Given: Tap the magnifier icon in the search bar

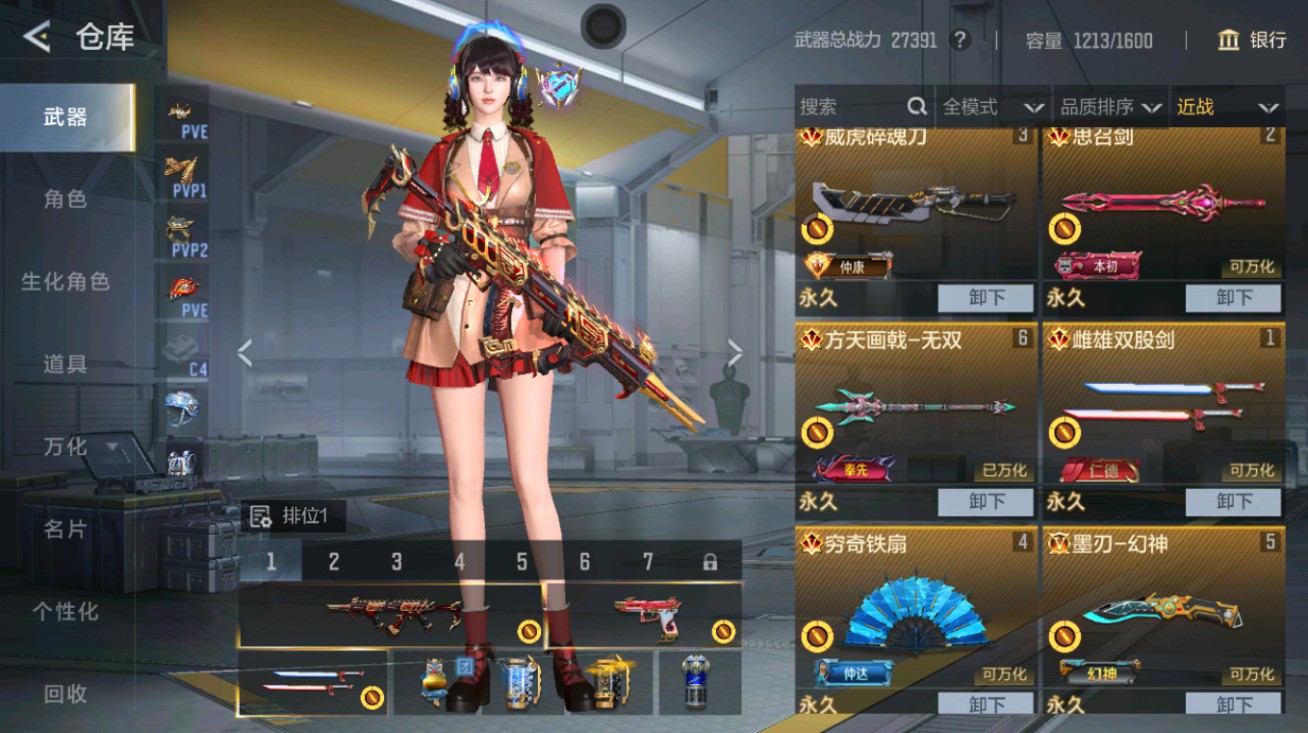Looking at the screenshot, I should tap(916, 106).
